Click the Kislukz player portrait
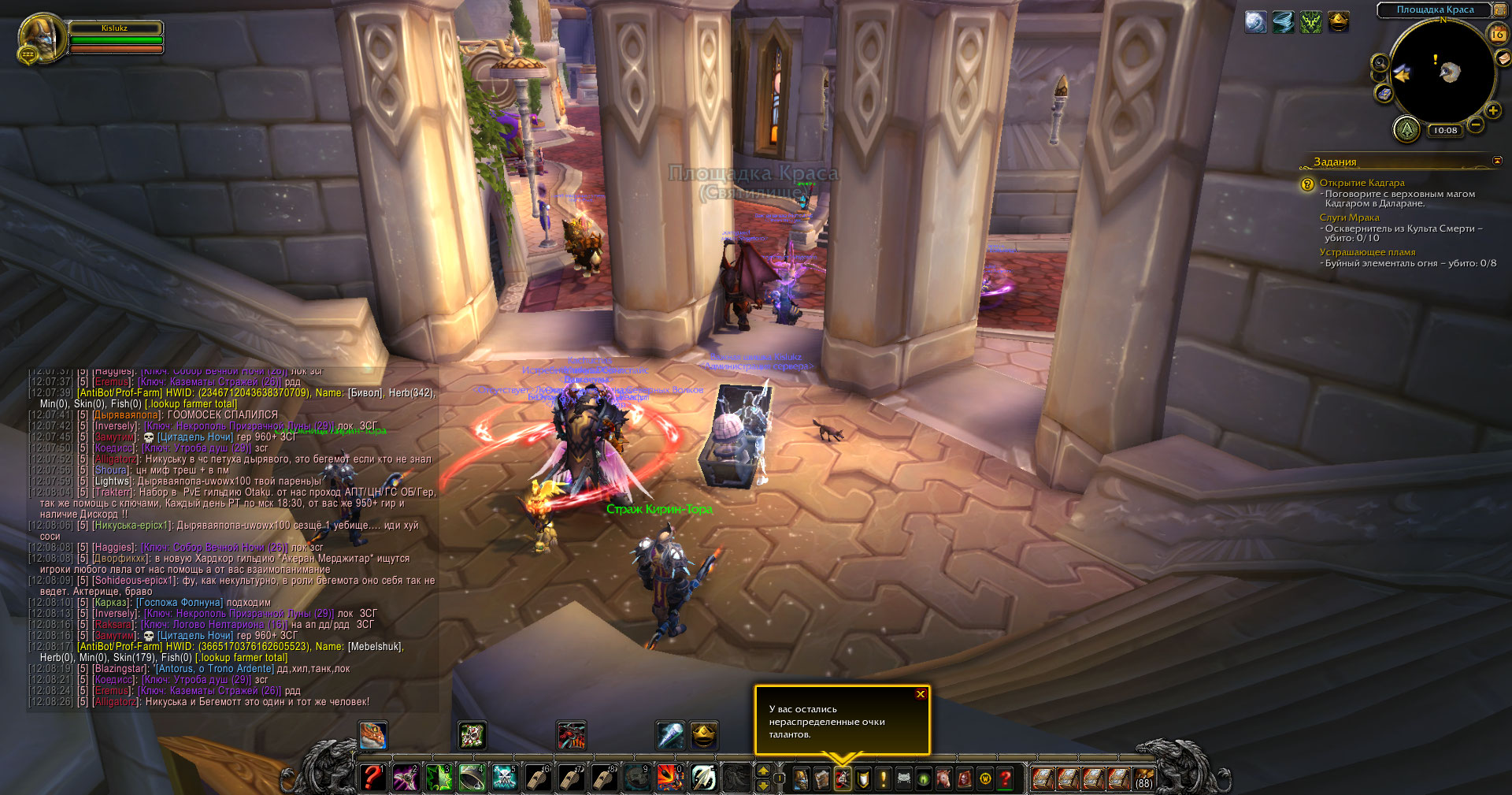1512x795 pixels. tap(42, 36)
